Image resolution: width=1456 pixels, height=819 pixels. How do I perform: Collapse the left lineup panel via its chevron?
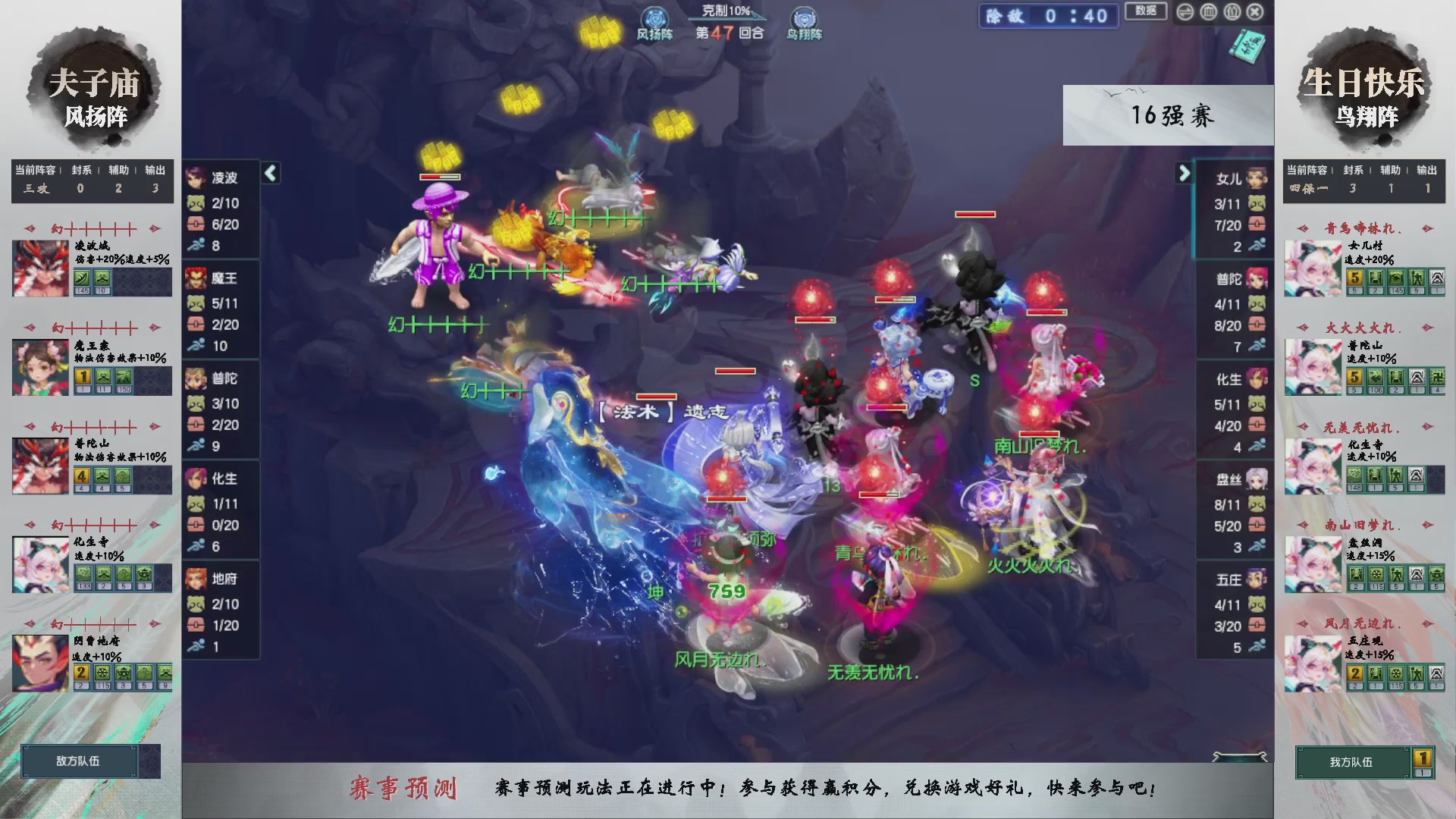click(269, 173)
